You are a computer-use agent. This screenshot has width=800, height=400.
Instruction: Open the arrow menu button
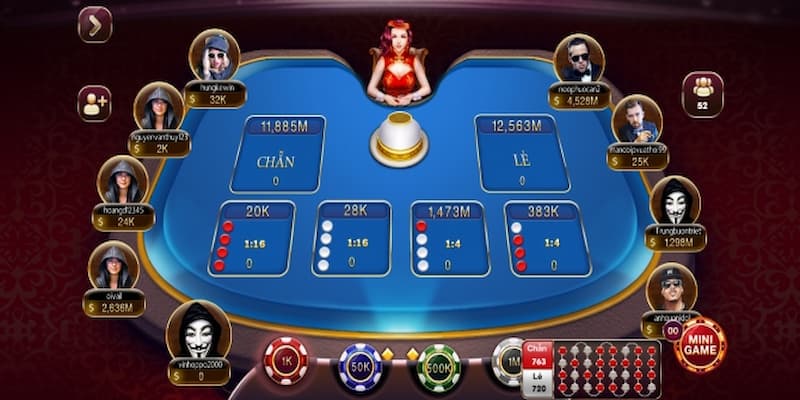coord(94,25)
